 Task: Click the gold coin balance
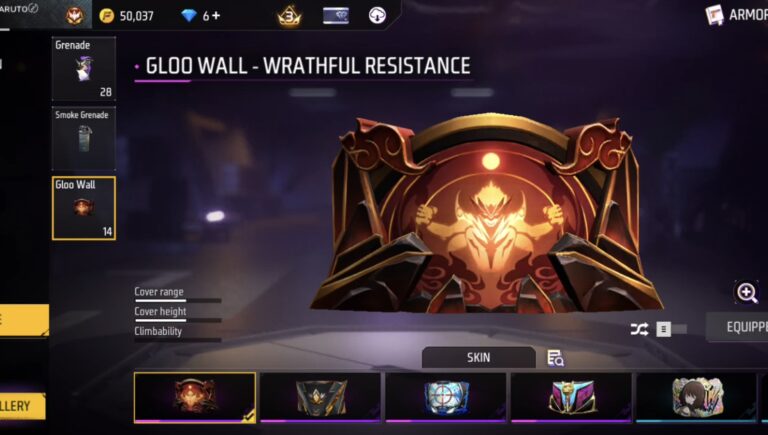coord(127,16)
